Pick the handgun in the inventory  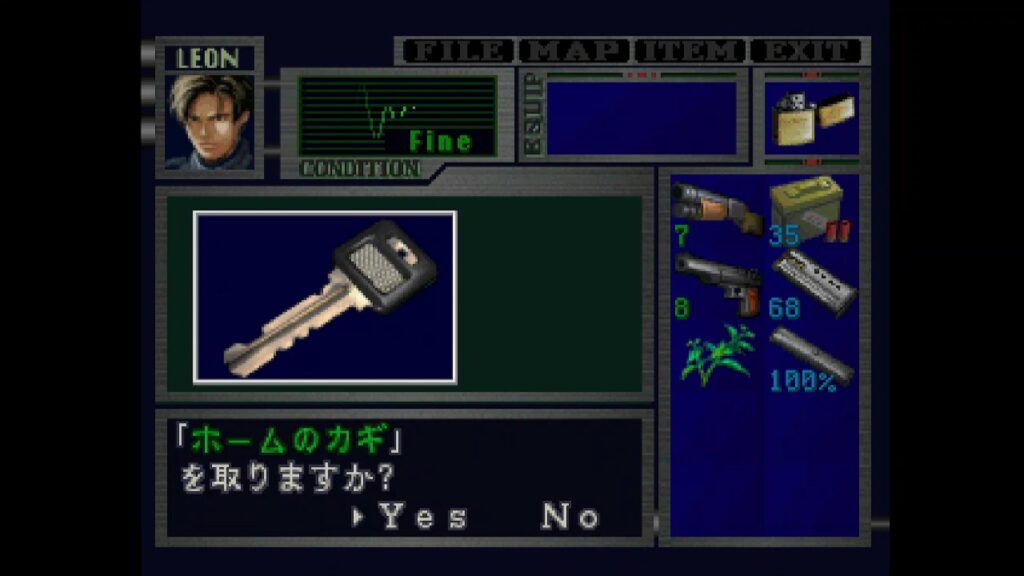[714, 284]
